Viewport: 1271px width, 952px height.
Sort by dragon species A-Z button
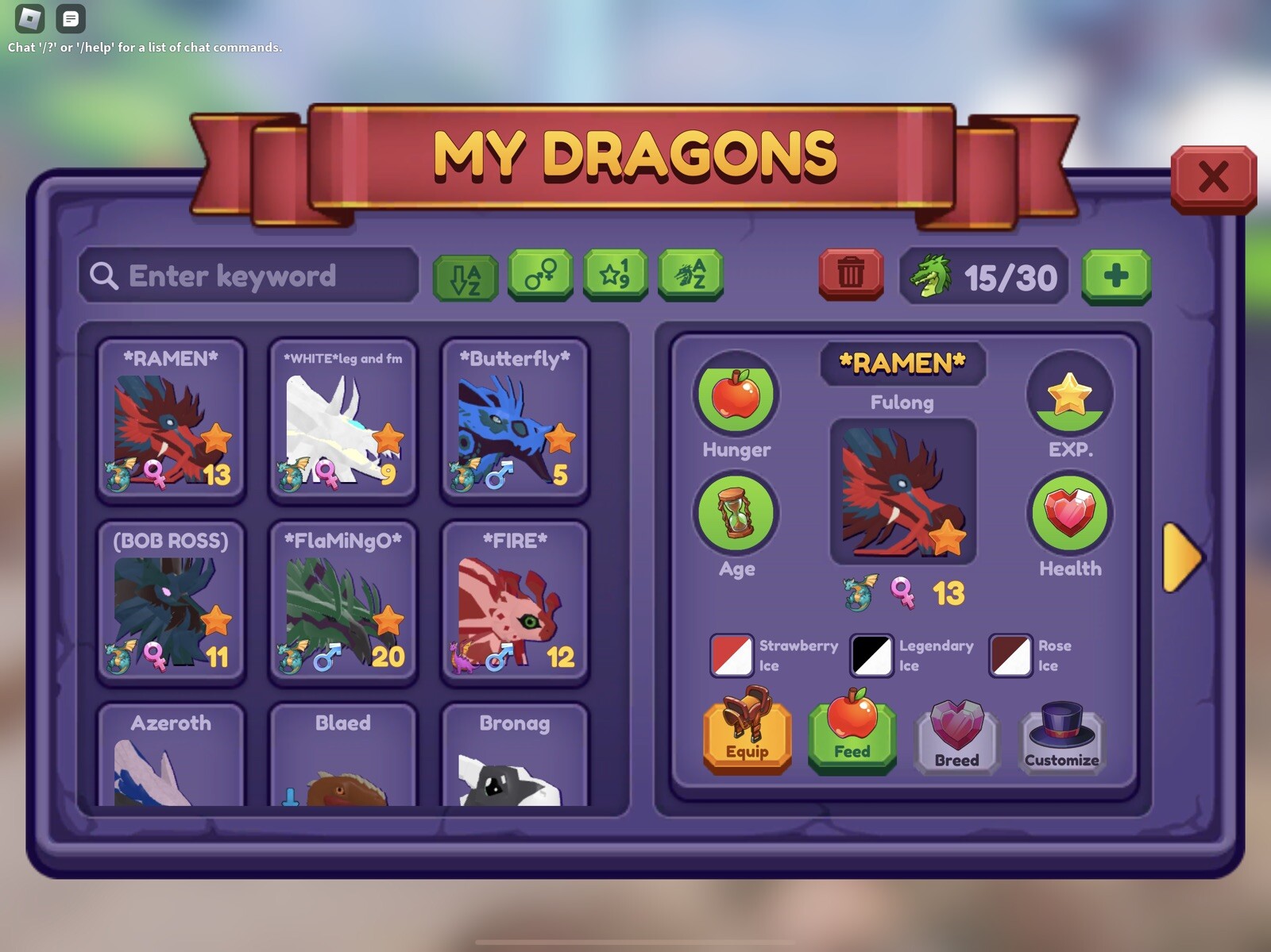pyautogui.click(x=690, y=275)
